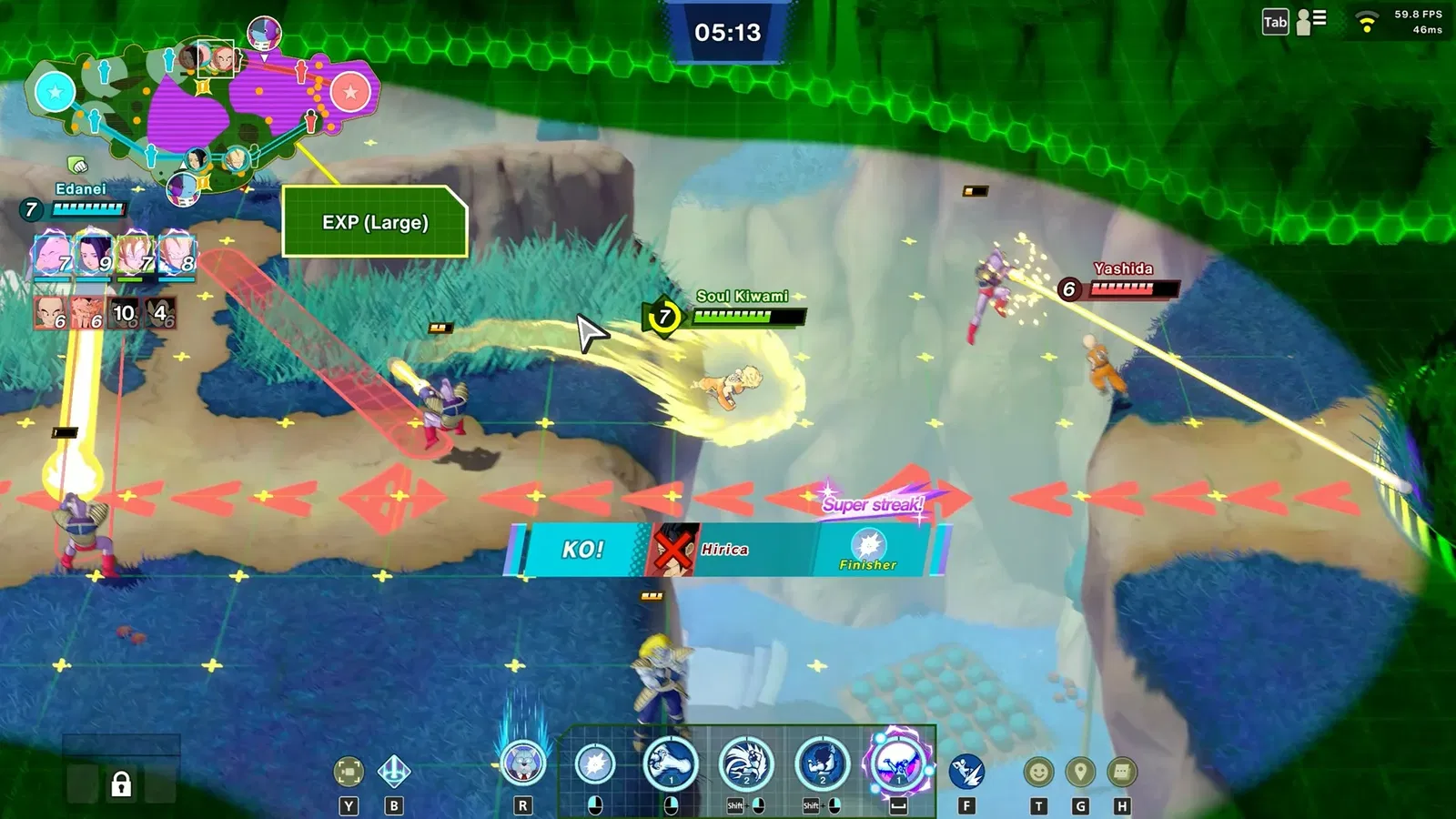Select the red team base star on minimap
1456x819 pixels.
(350, 92)
